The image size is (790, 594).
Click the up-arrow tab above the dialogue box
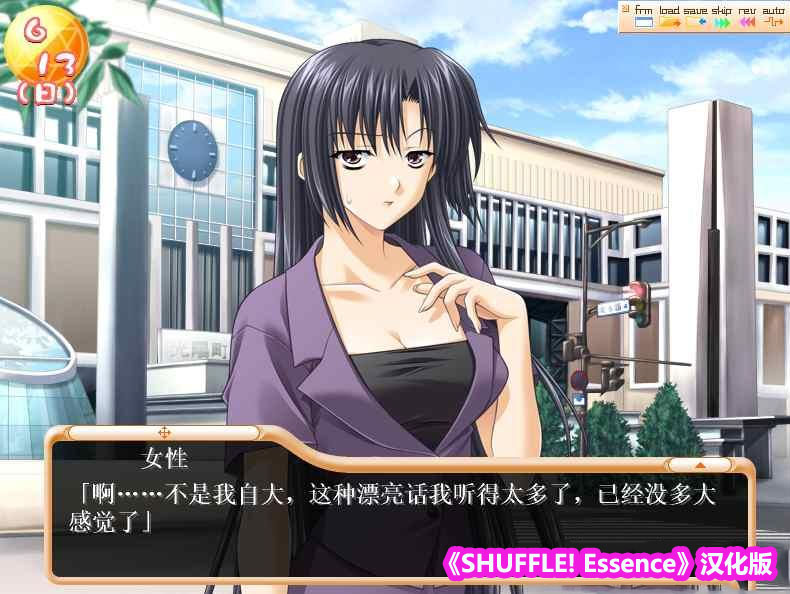[699, 464]
